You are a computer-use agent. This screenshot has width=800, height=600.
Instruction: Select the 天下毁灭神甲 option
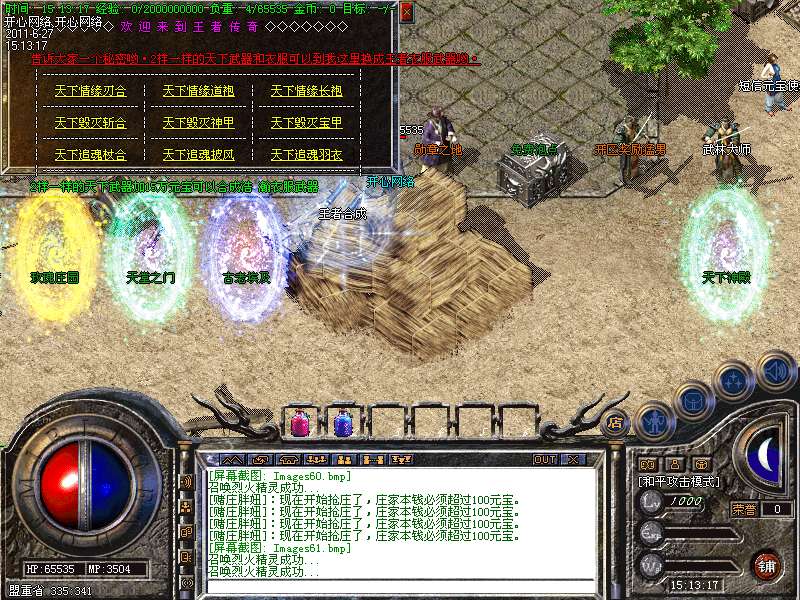coord(198,123)
